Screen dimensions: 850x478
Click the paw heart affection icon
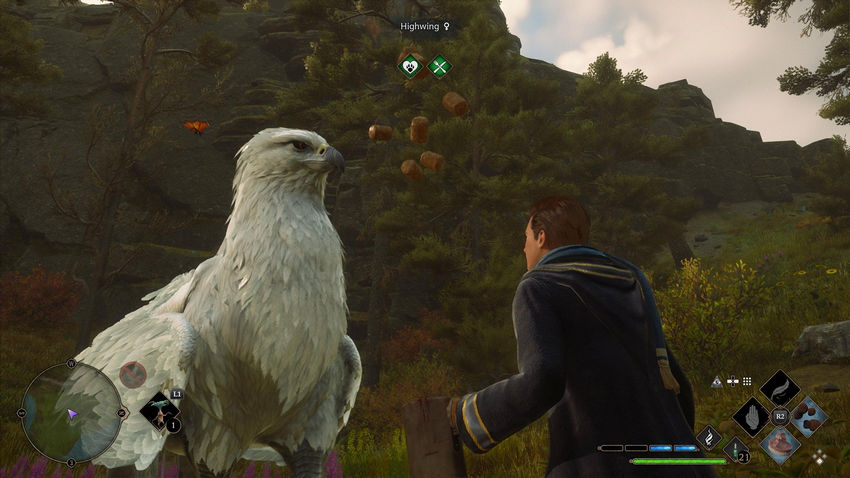pyautogui.click(x=409, y=67)
